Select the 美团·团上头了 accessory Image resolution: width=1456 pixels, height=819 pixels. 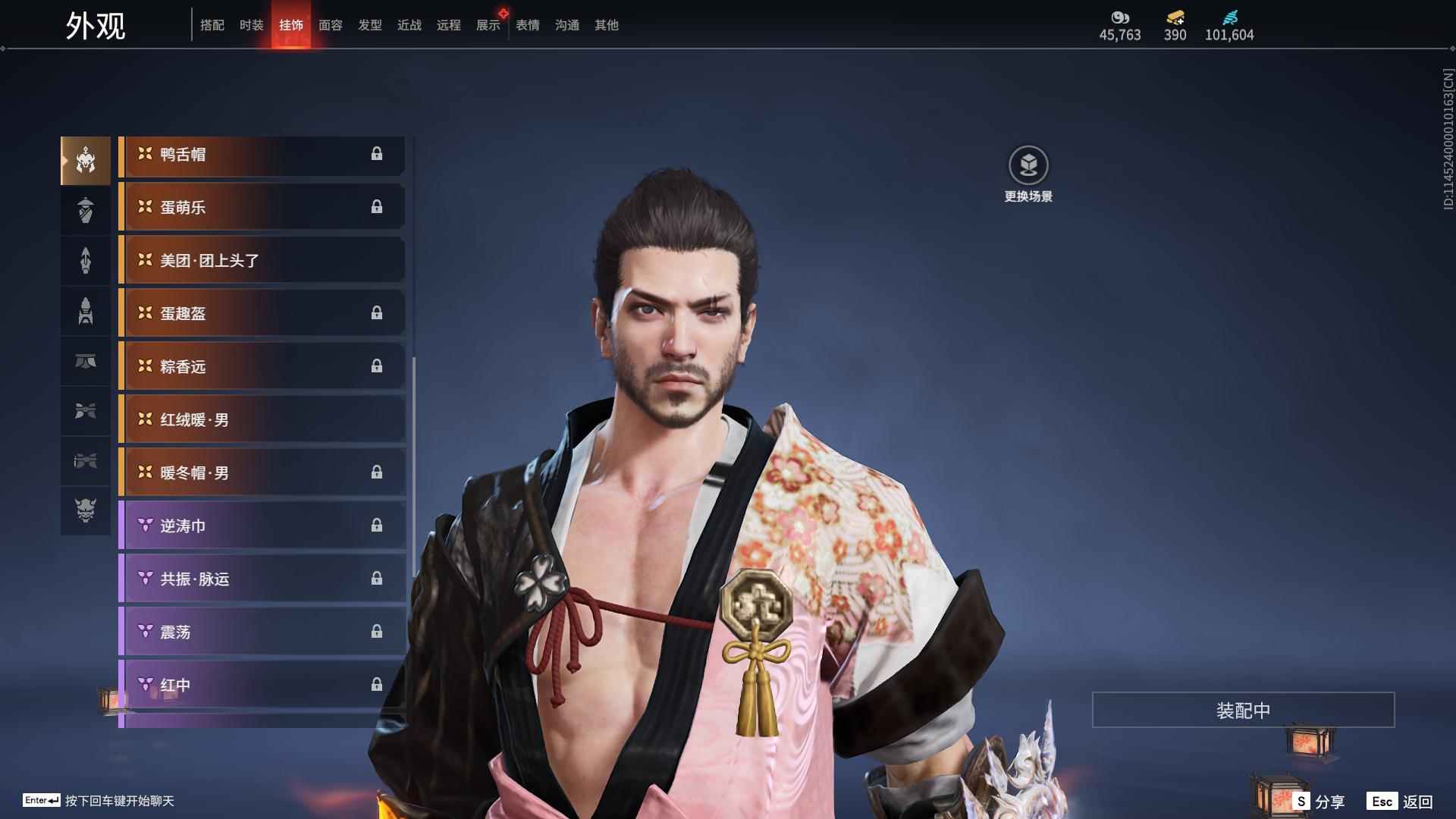pos(262,261)
